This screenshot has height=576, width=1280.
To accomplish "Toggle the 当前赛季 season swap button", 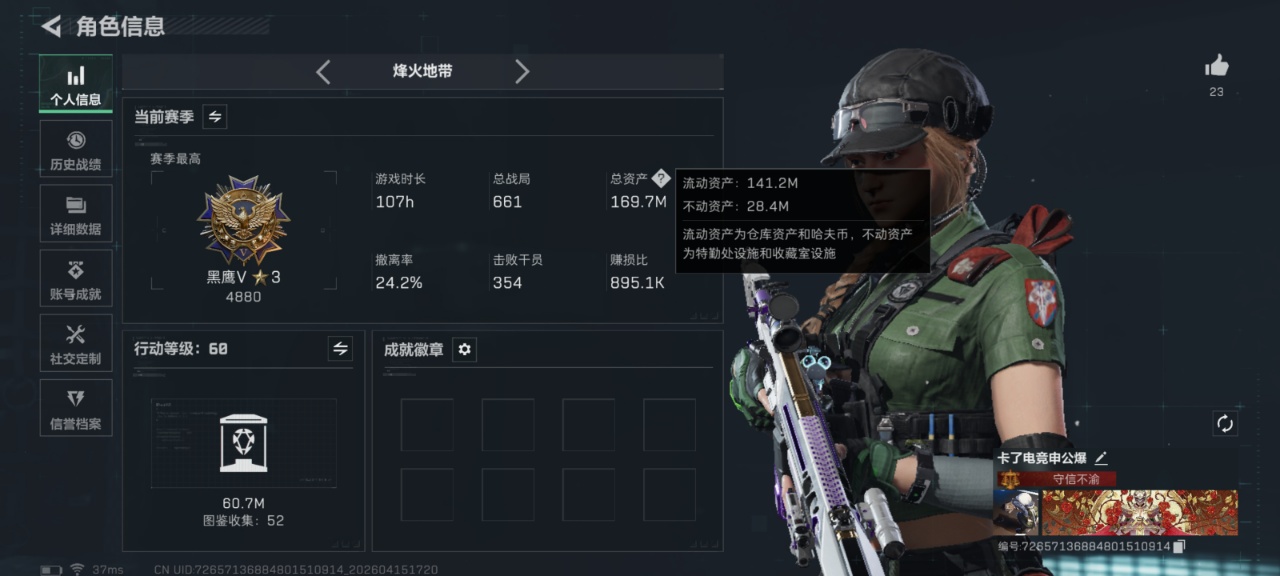I will [x=215, y=117].
